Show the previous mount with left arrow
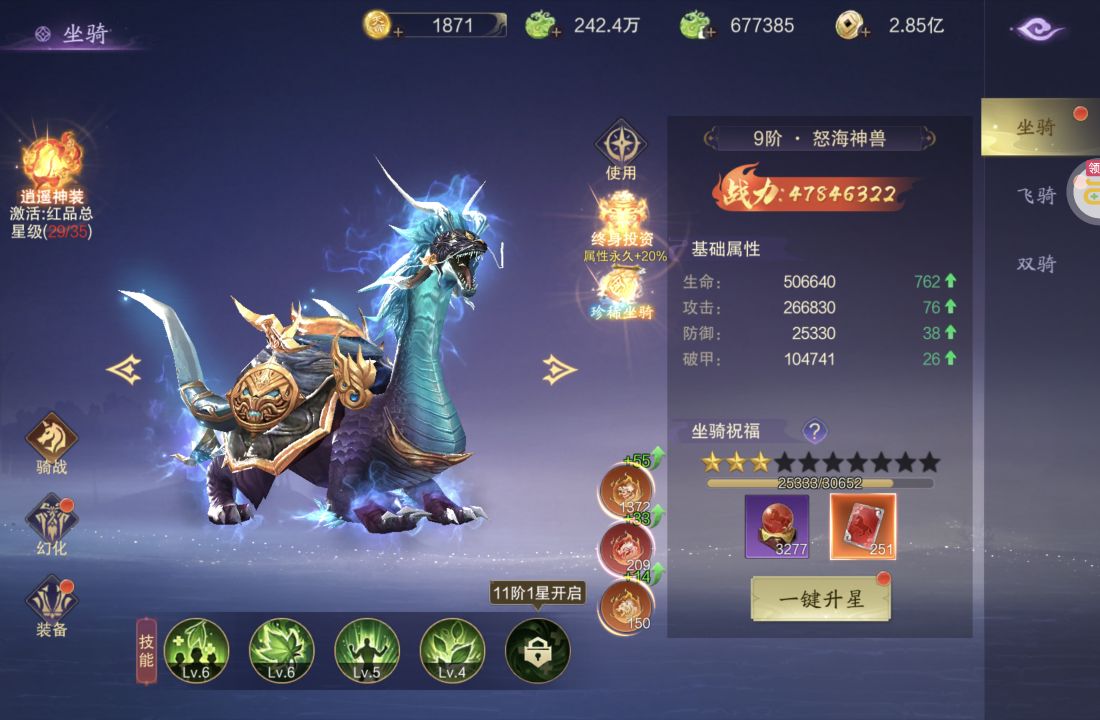This screenshot has width=1100, height=720. click(x=124, y=370)
